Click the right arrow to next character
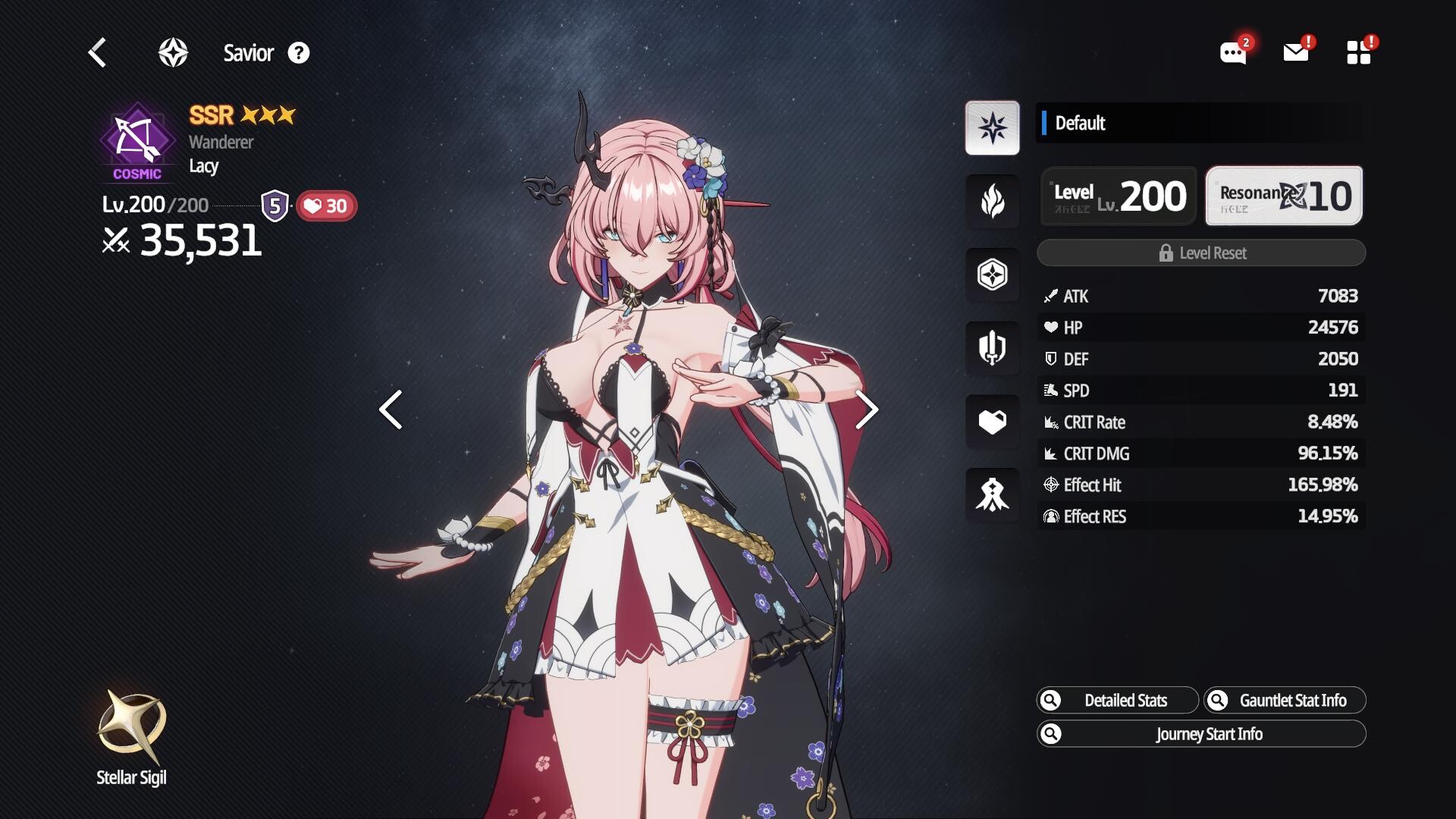 [864, 409]
